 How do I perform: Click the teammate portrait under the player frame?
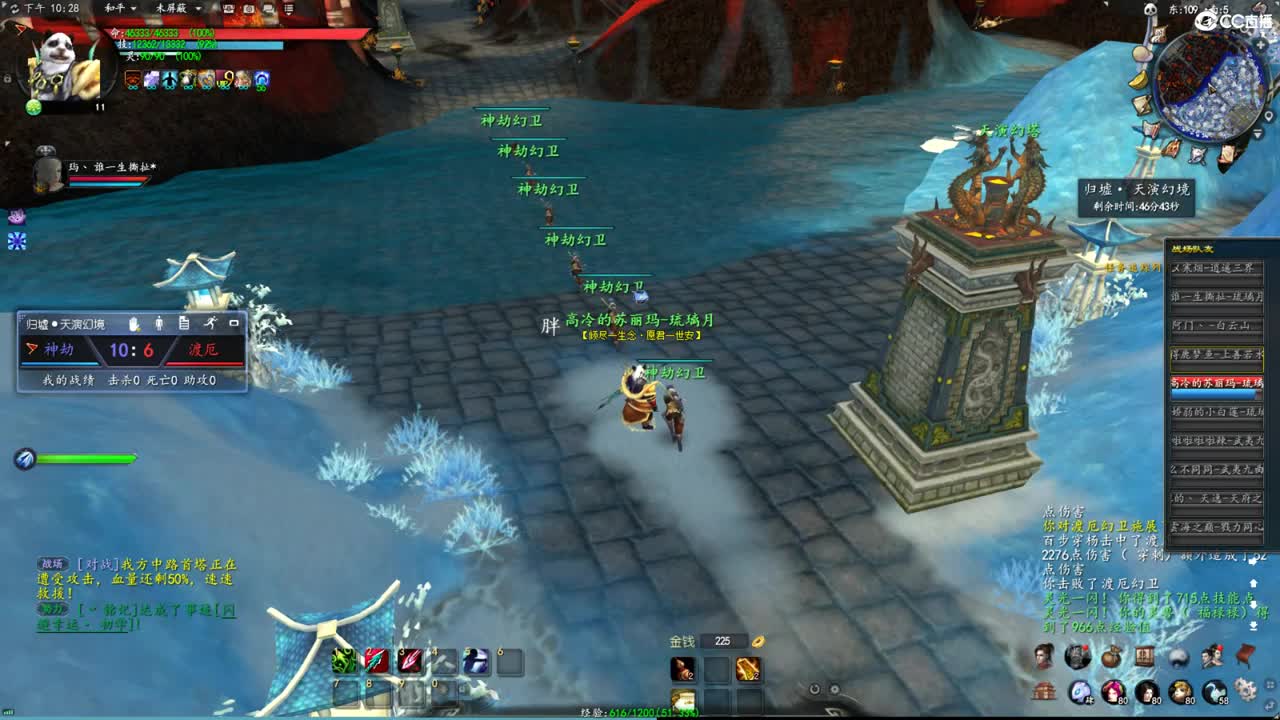point(46,172)
